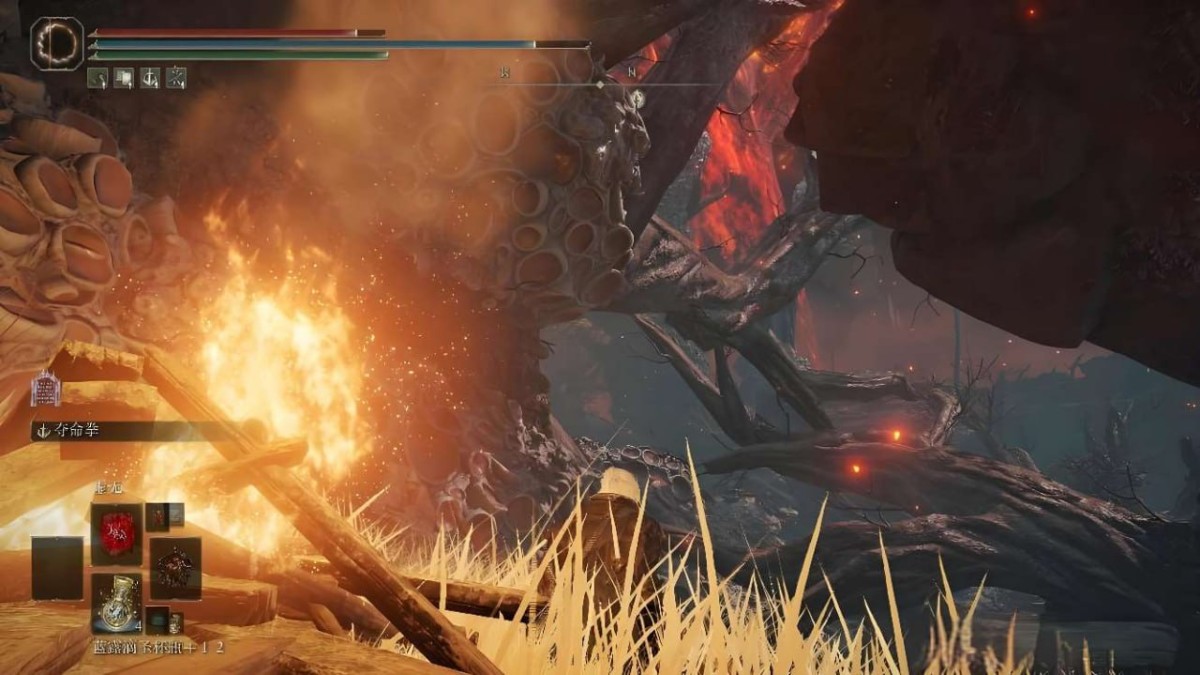Click the compass bar with N marker
The width and height of the screenshot is (1200, 675).
600,83
